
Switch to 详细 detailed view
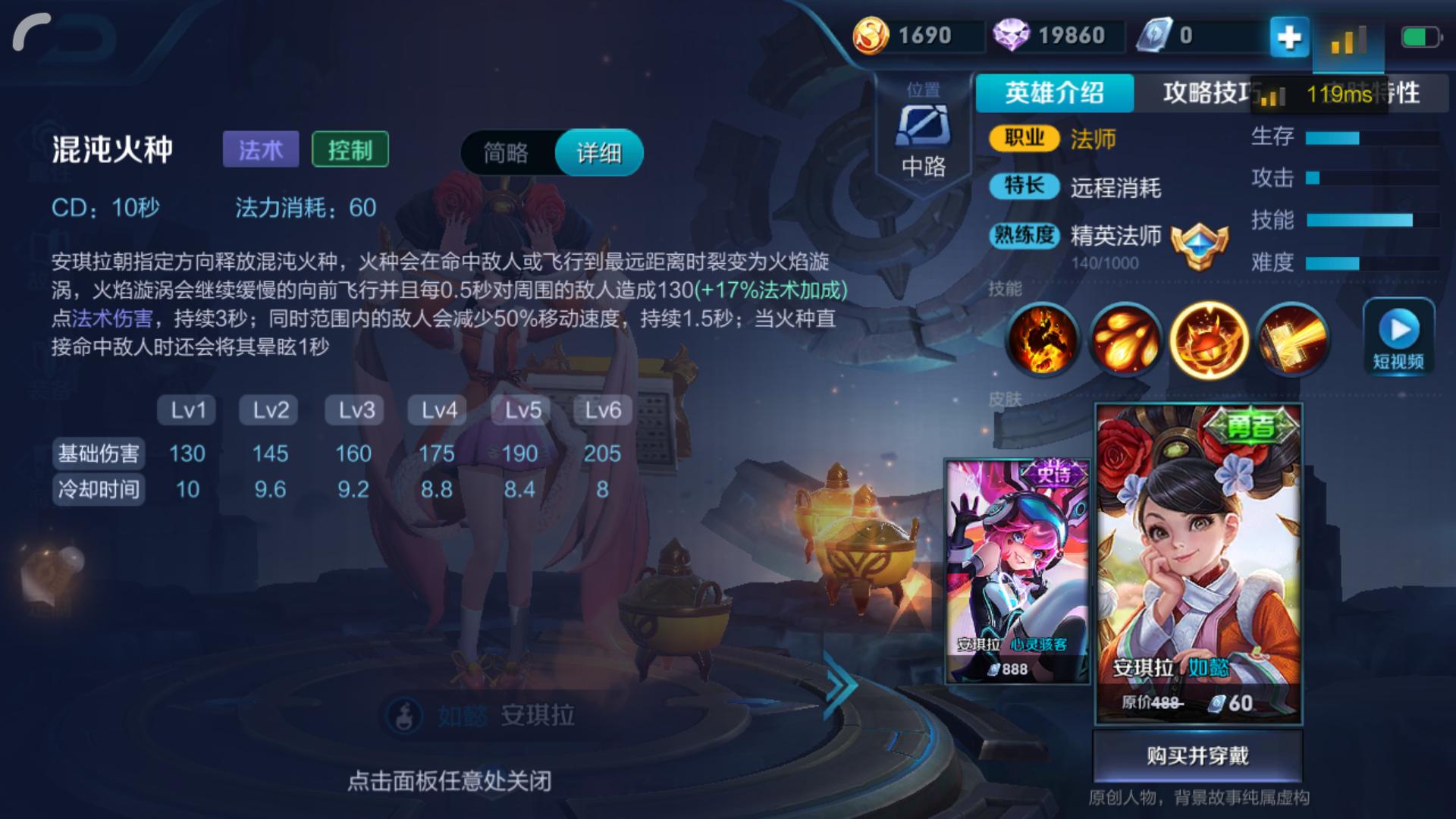(x=598, y=152)
